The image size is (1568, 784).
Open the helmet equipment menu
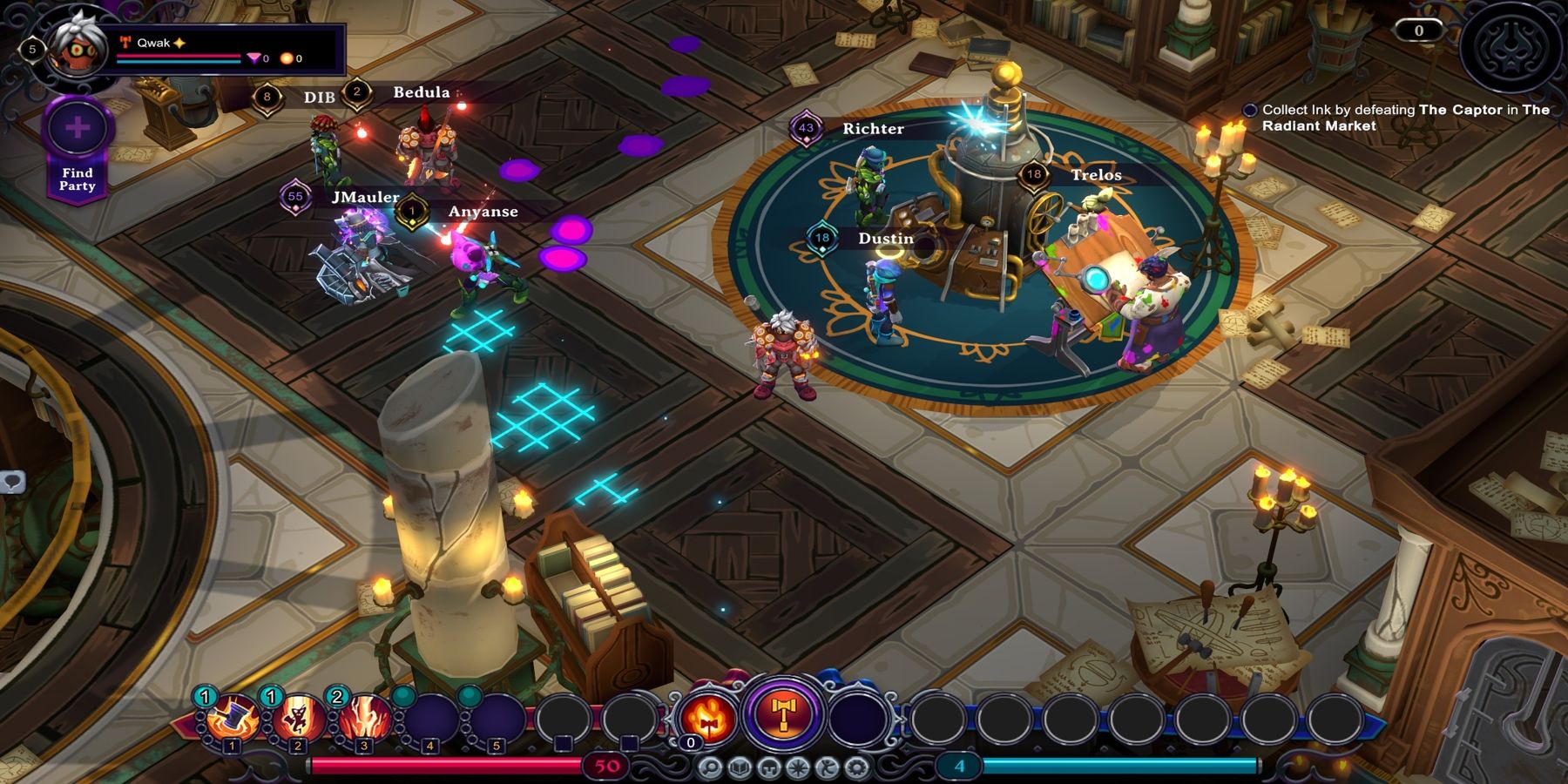[769, 767]
